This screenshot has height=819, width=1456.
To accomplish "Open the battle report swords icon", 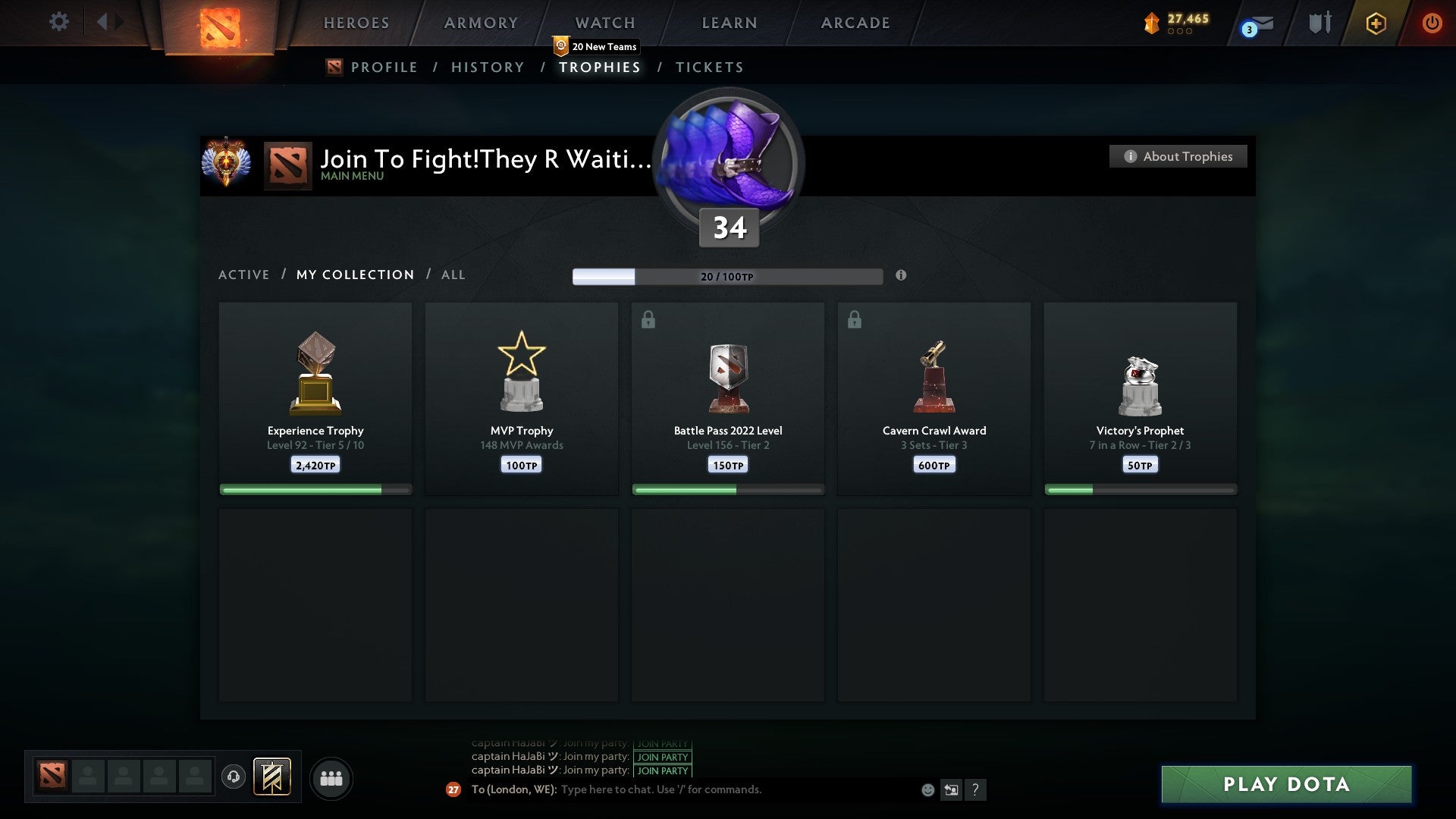I will coord(1319,23).
